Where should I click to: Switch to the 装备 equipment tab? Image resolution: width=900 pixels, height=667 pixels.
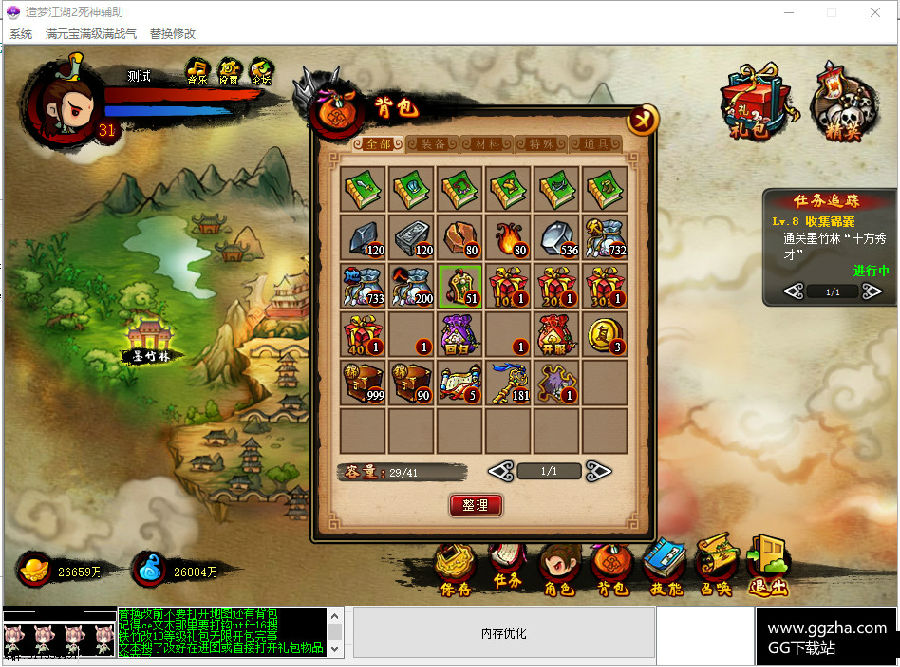[432, 144]
